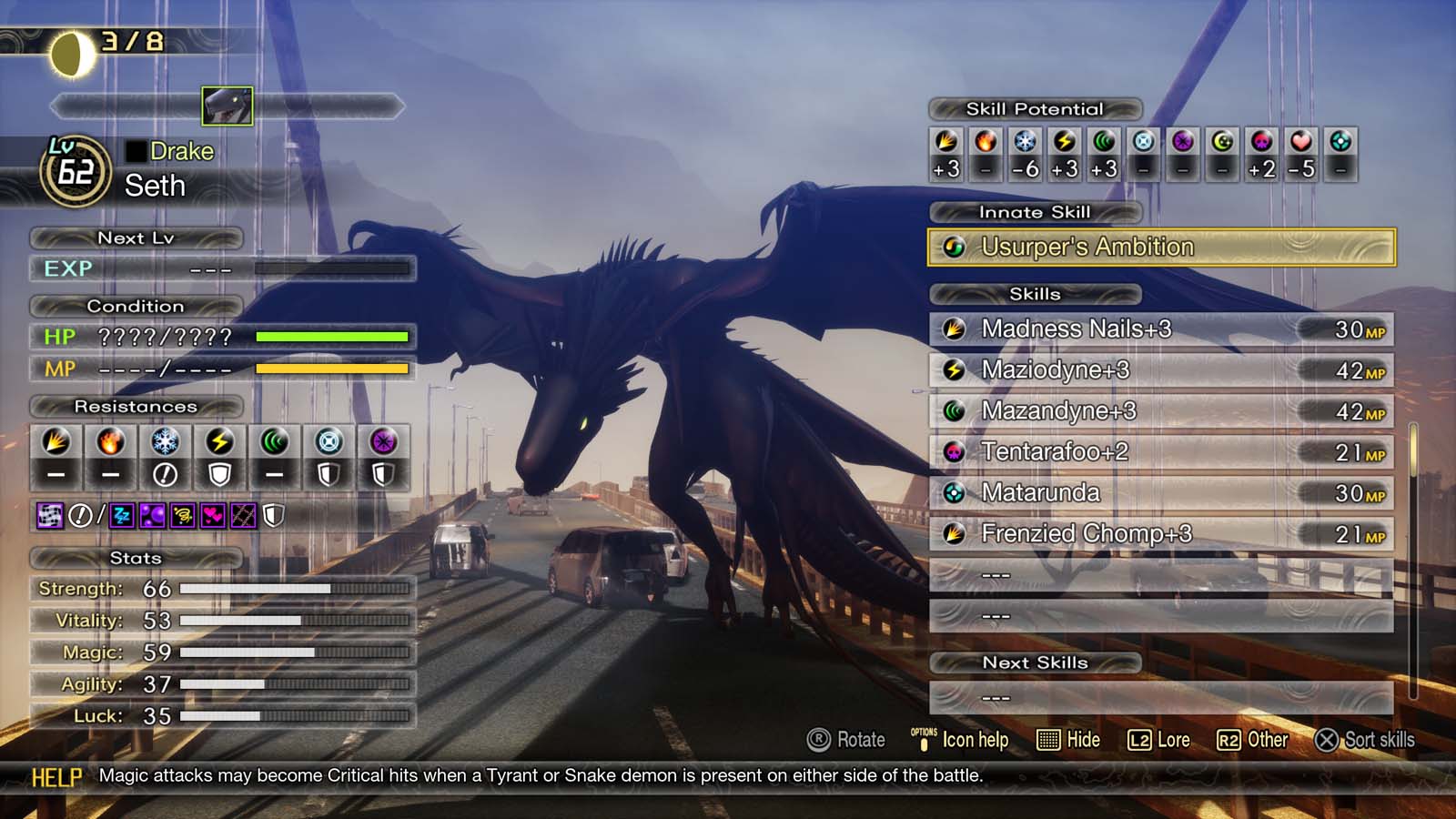Click the Skill Potential panel header
This screenshot has height=819, width=1456.
1035,109
